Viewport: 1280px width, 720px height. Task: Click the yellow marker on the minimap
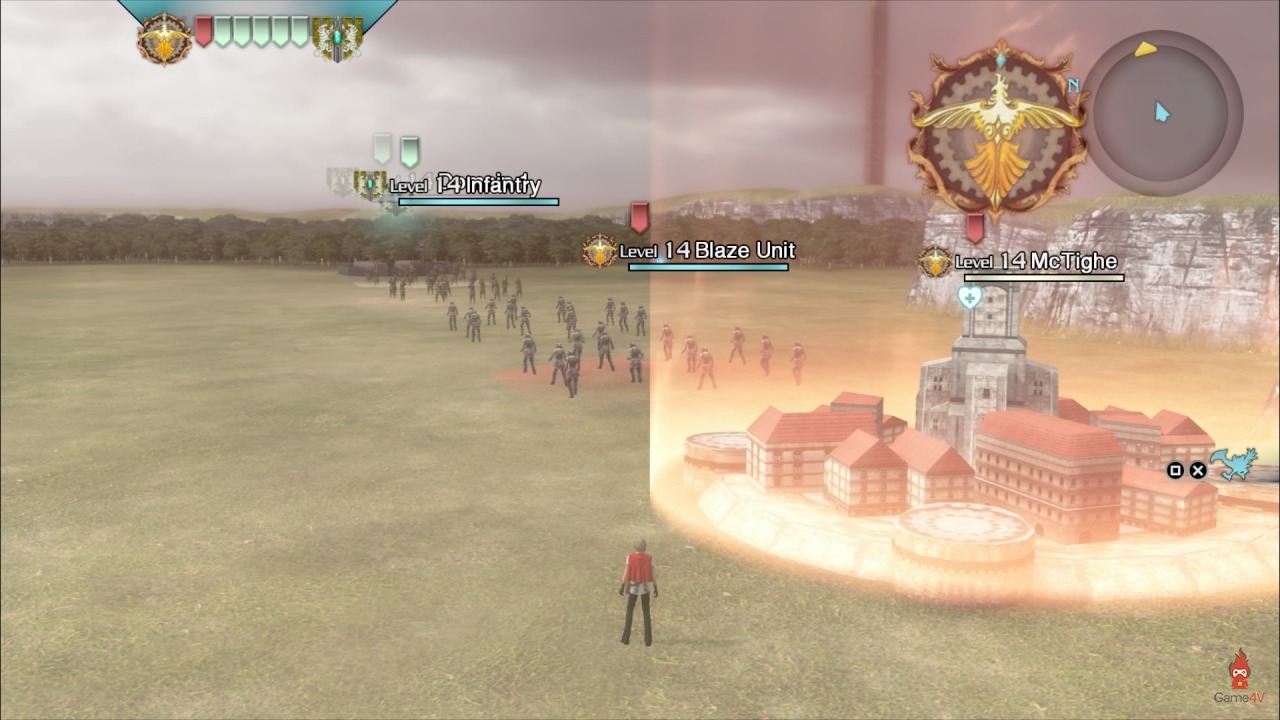tap(1145, 48)
